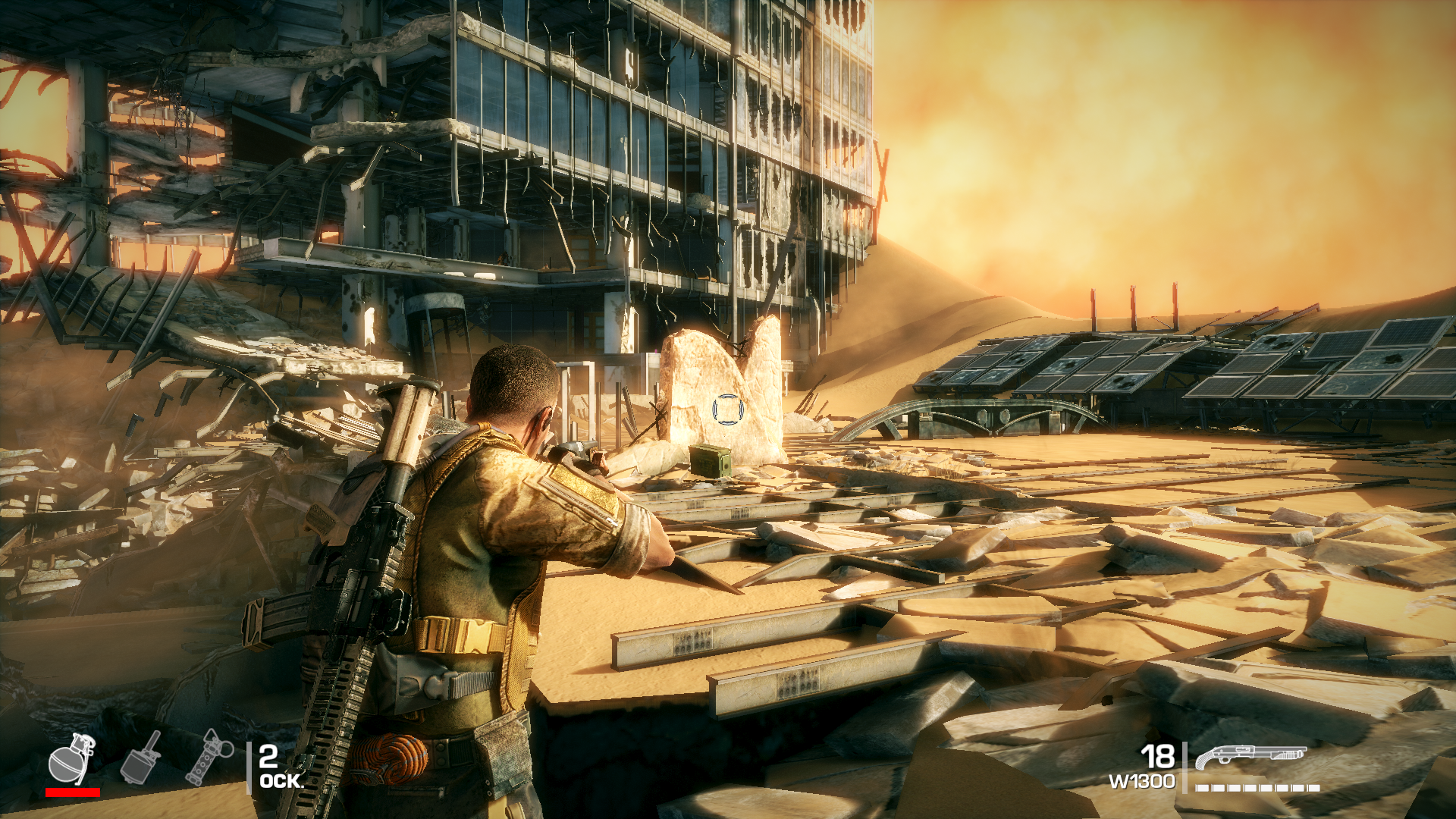Image resolution: width=1456 pixels, height=819 pixels.
Task: Select the round frag grenade icon
Action: (x=71, y=759)
